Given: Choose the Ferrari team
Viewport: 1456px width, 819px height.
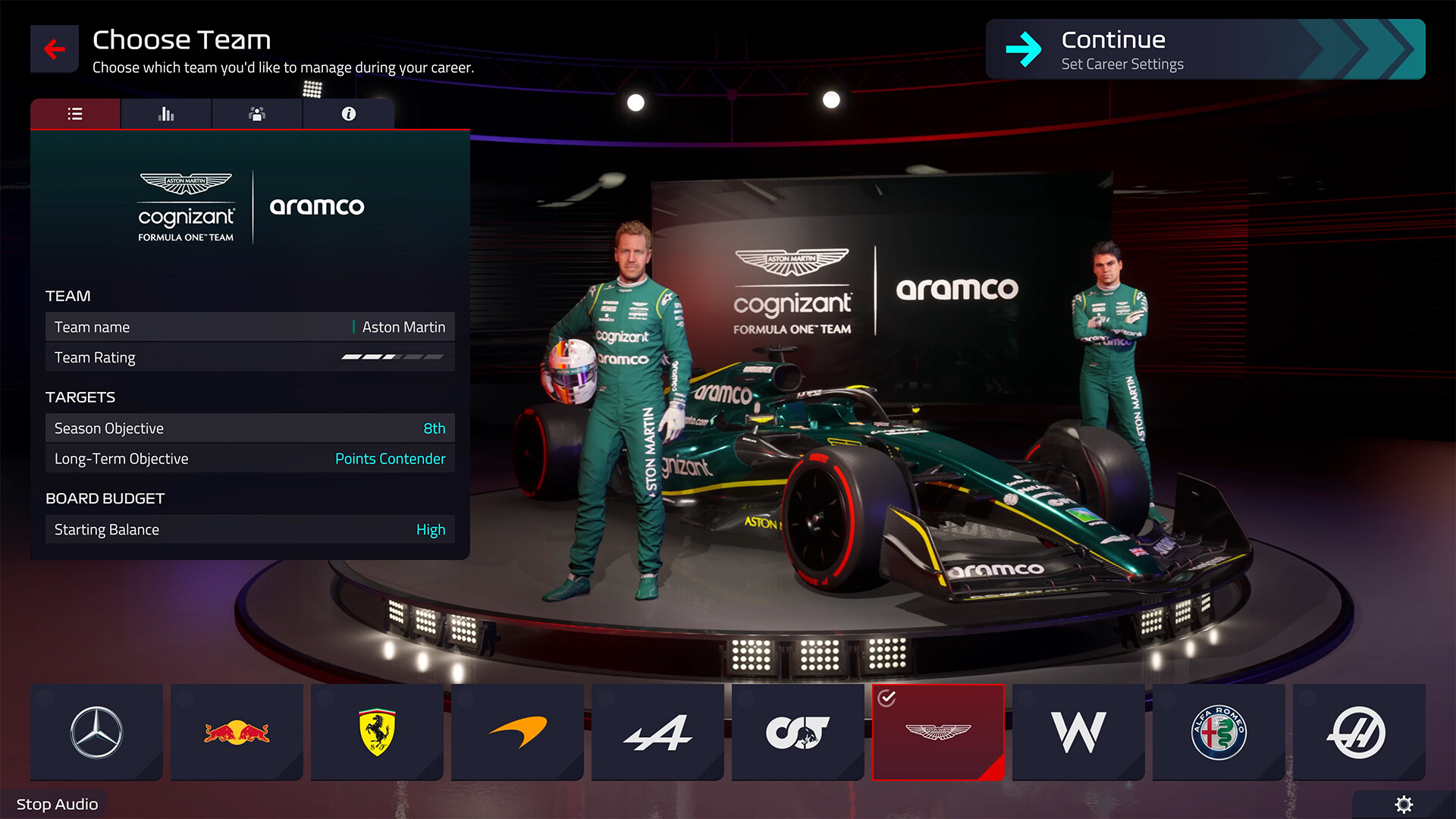Looking at the screenshot, I should coord(376,731).
